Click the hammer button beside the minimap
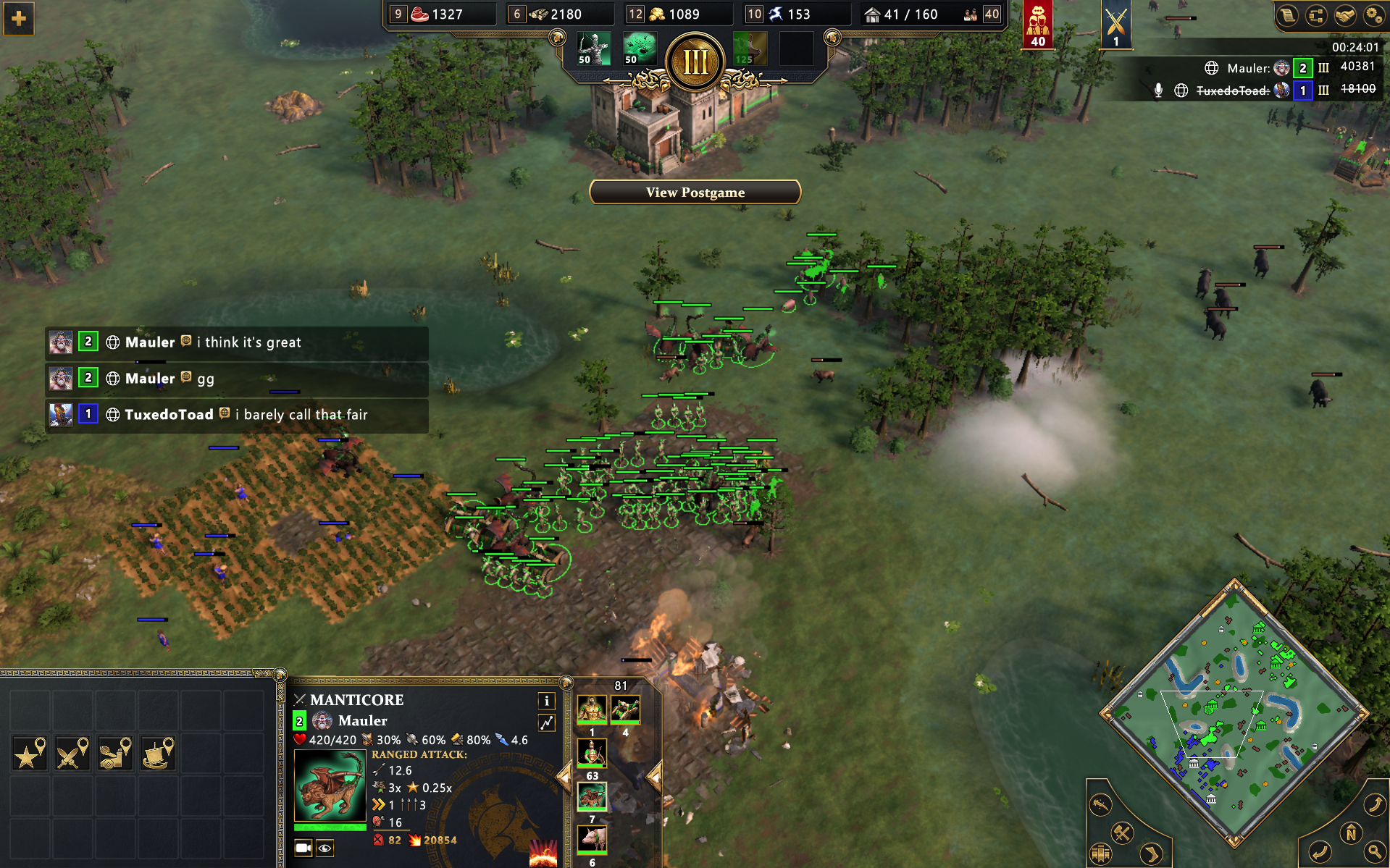 pos(1122,833)
